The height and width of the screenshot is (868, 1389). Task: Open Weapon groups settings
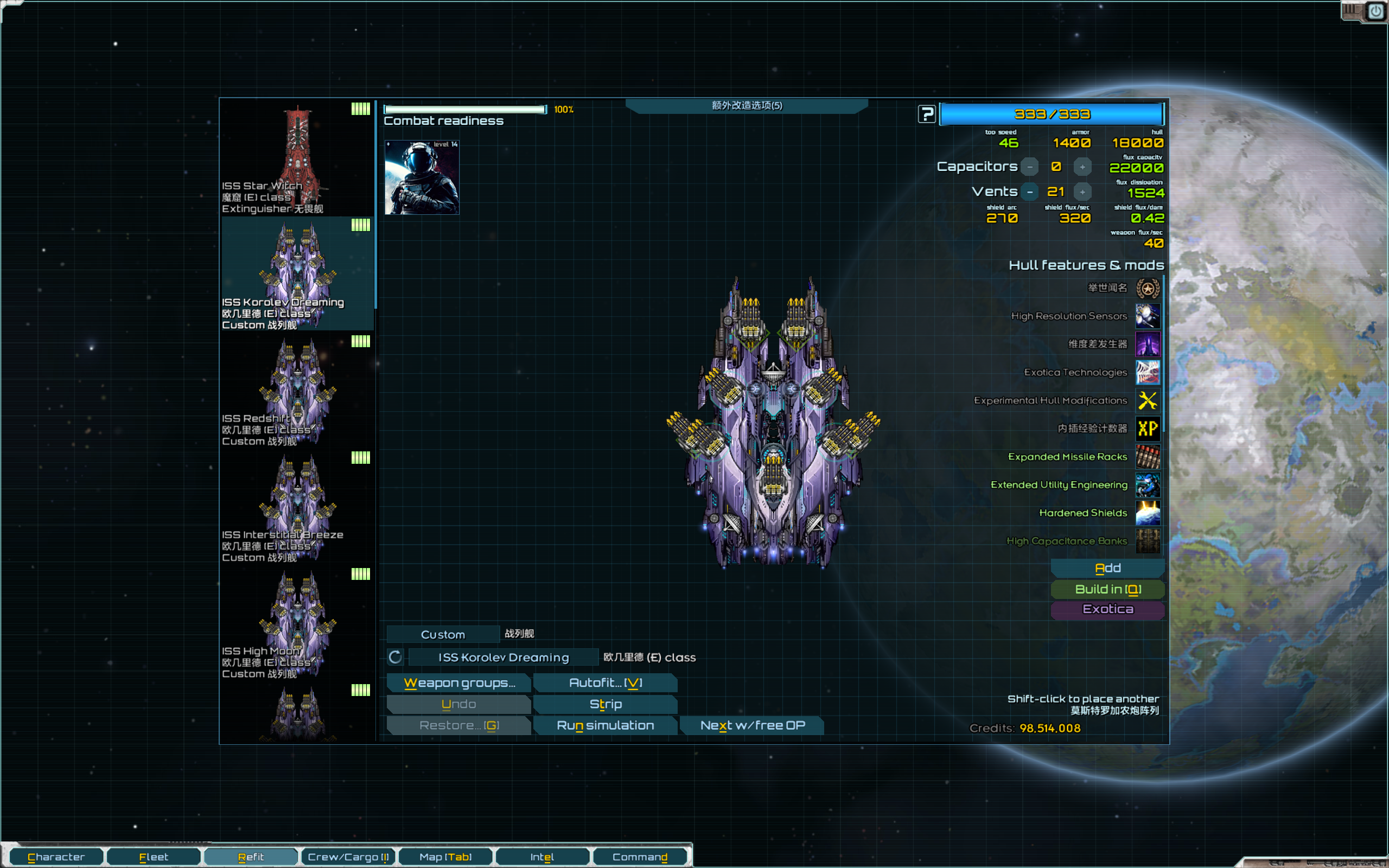pos(459,682)
